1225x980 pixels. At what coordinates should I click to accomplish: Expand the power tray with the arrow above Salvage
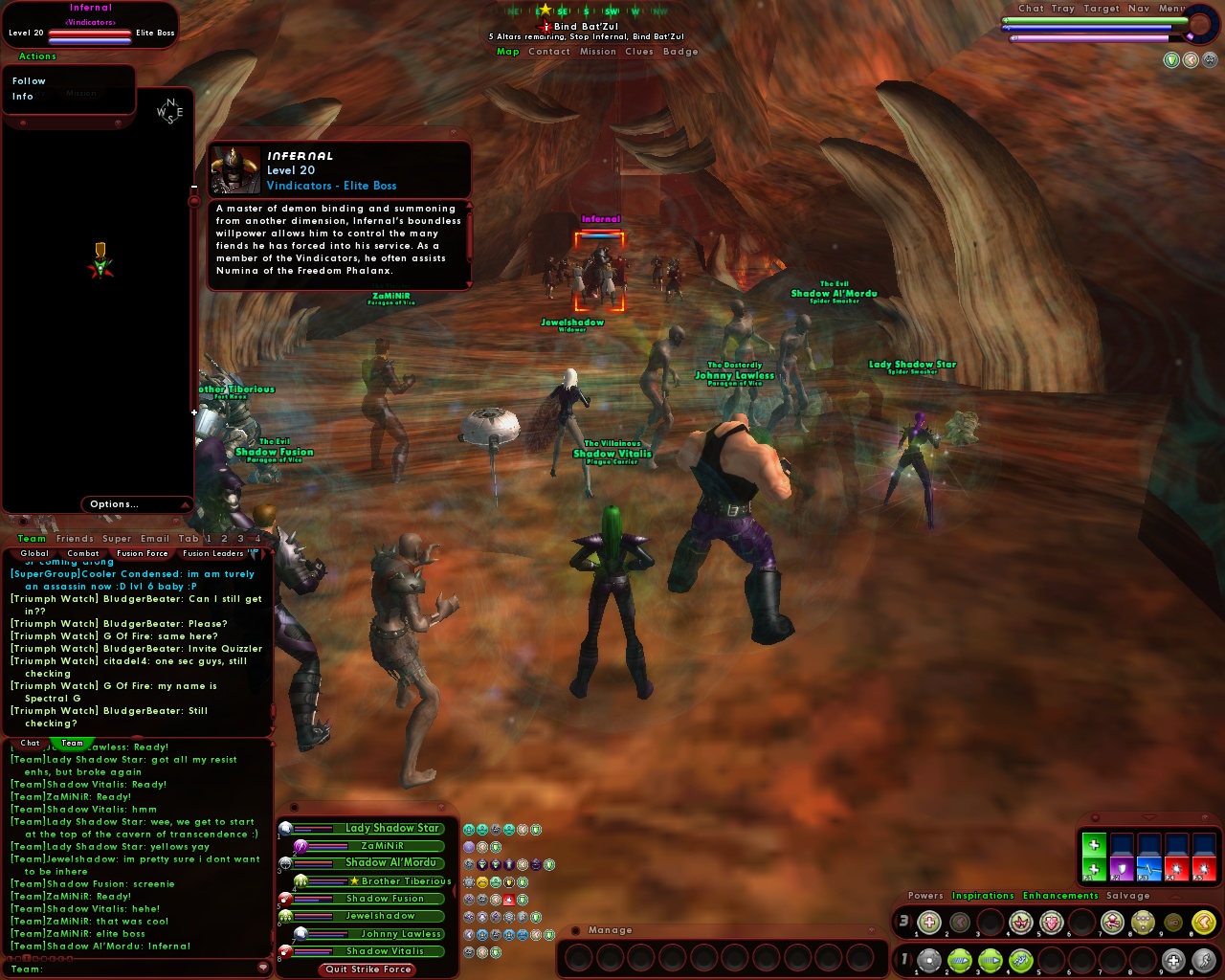point(1175,898)
